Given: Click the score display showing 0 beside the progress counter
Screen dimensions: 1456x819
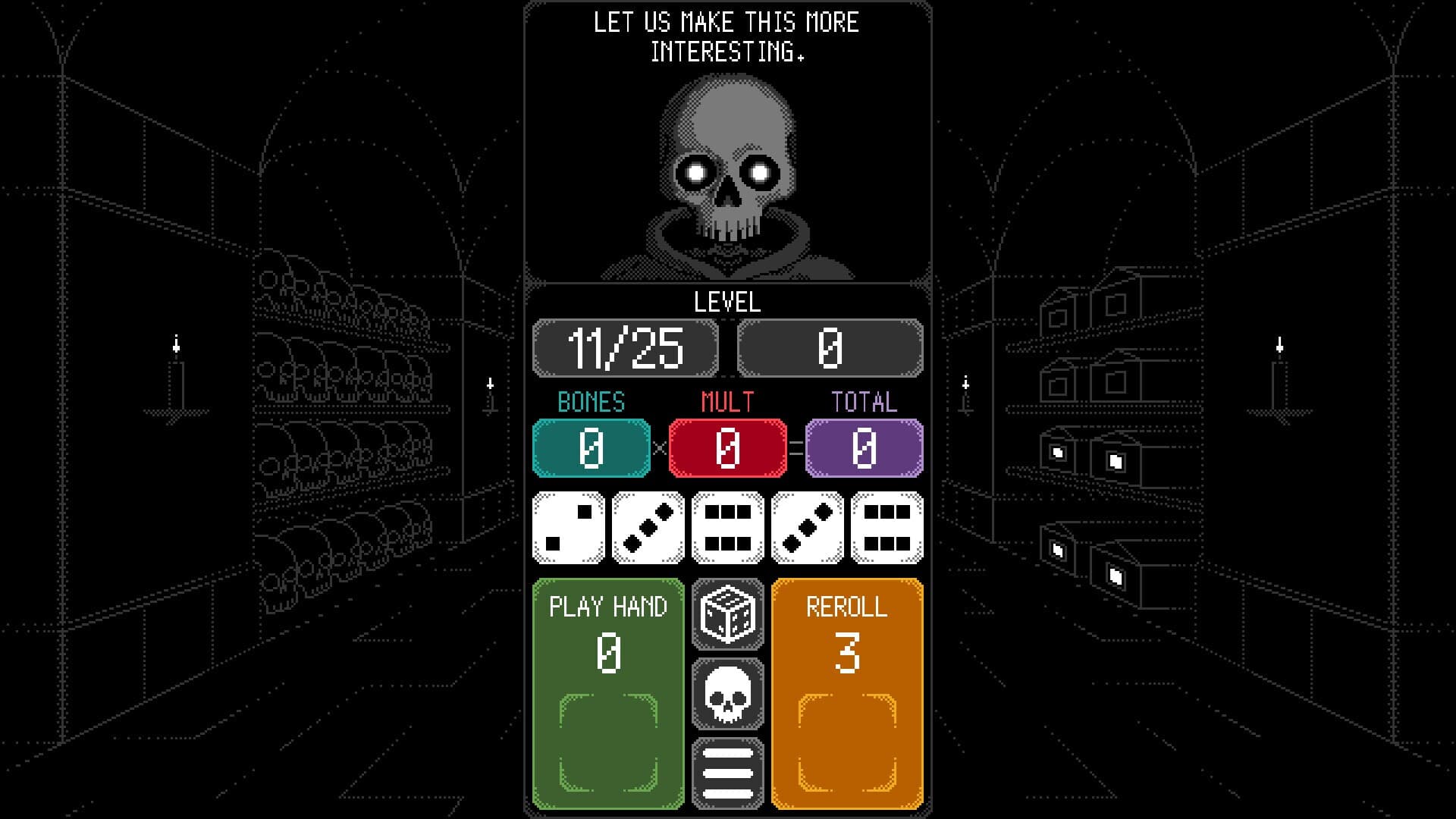Looking at the screenshot, I should [830, 348].
